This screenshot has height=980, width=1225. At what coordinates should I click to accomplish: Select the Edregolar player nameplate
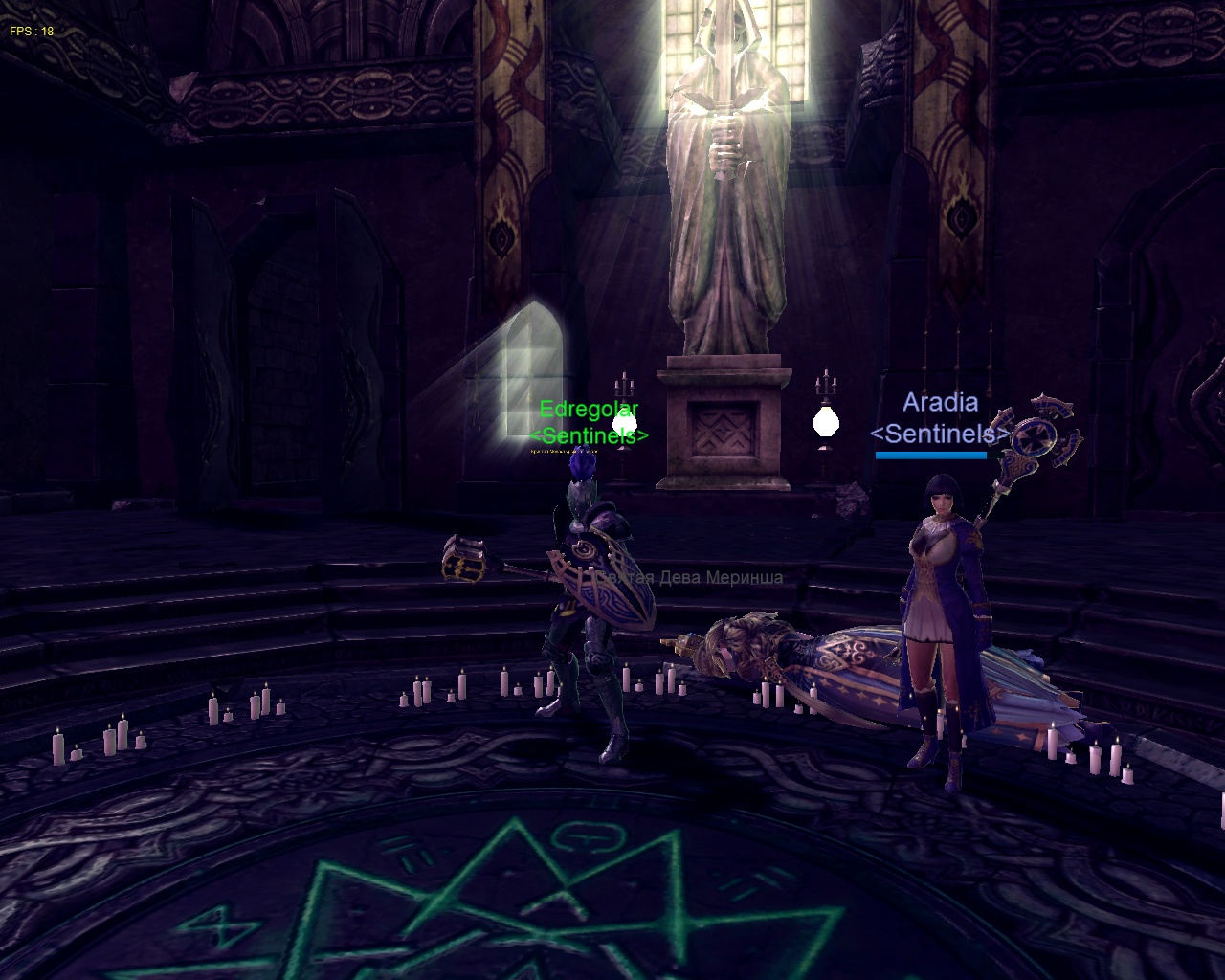pos(589,411)
